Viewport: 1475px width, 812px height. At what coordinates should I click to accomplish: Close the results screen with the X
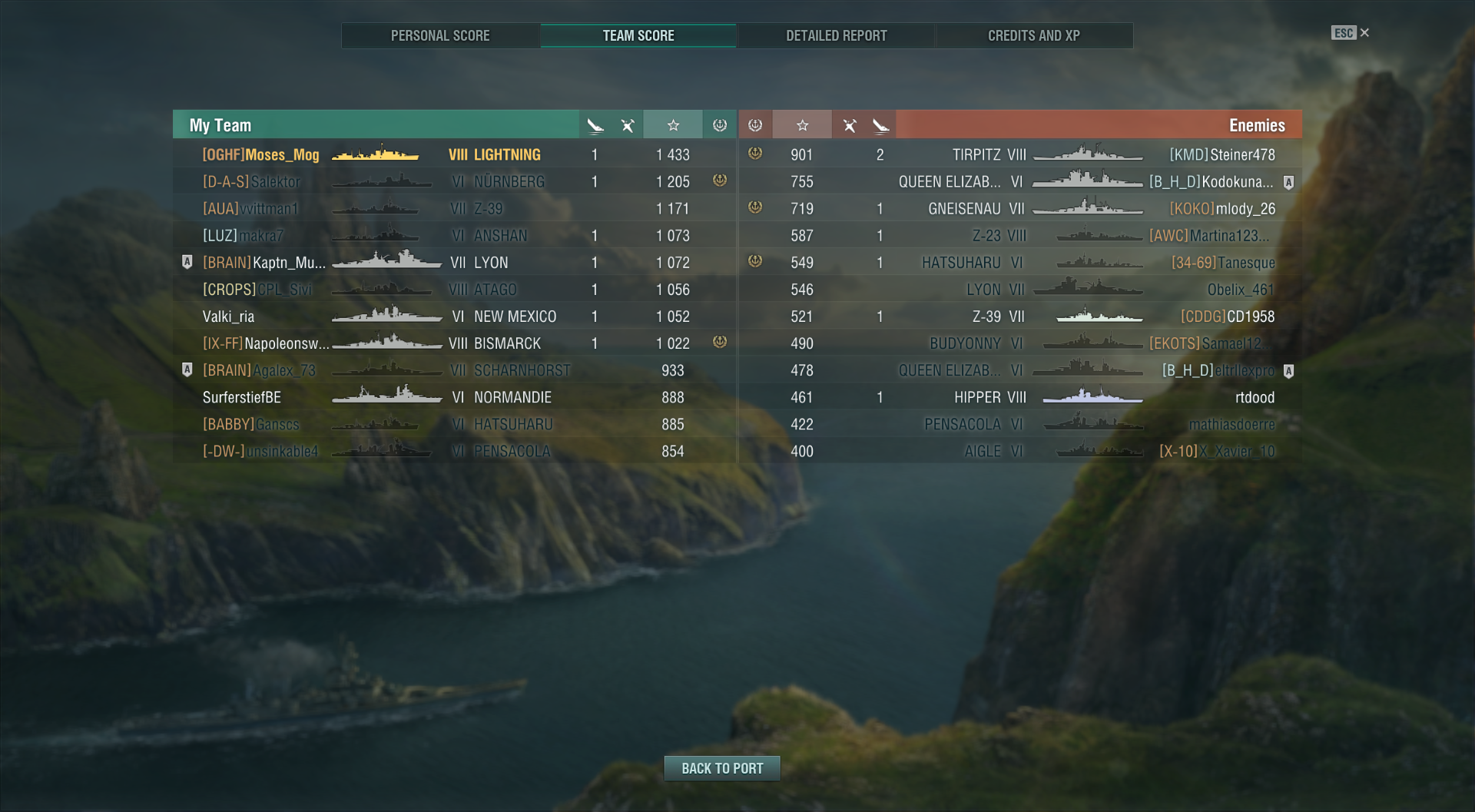pos(1364,33)
